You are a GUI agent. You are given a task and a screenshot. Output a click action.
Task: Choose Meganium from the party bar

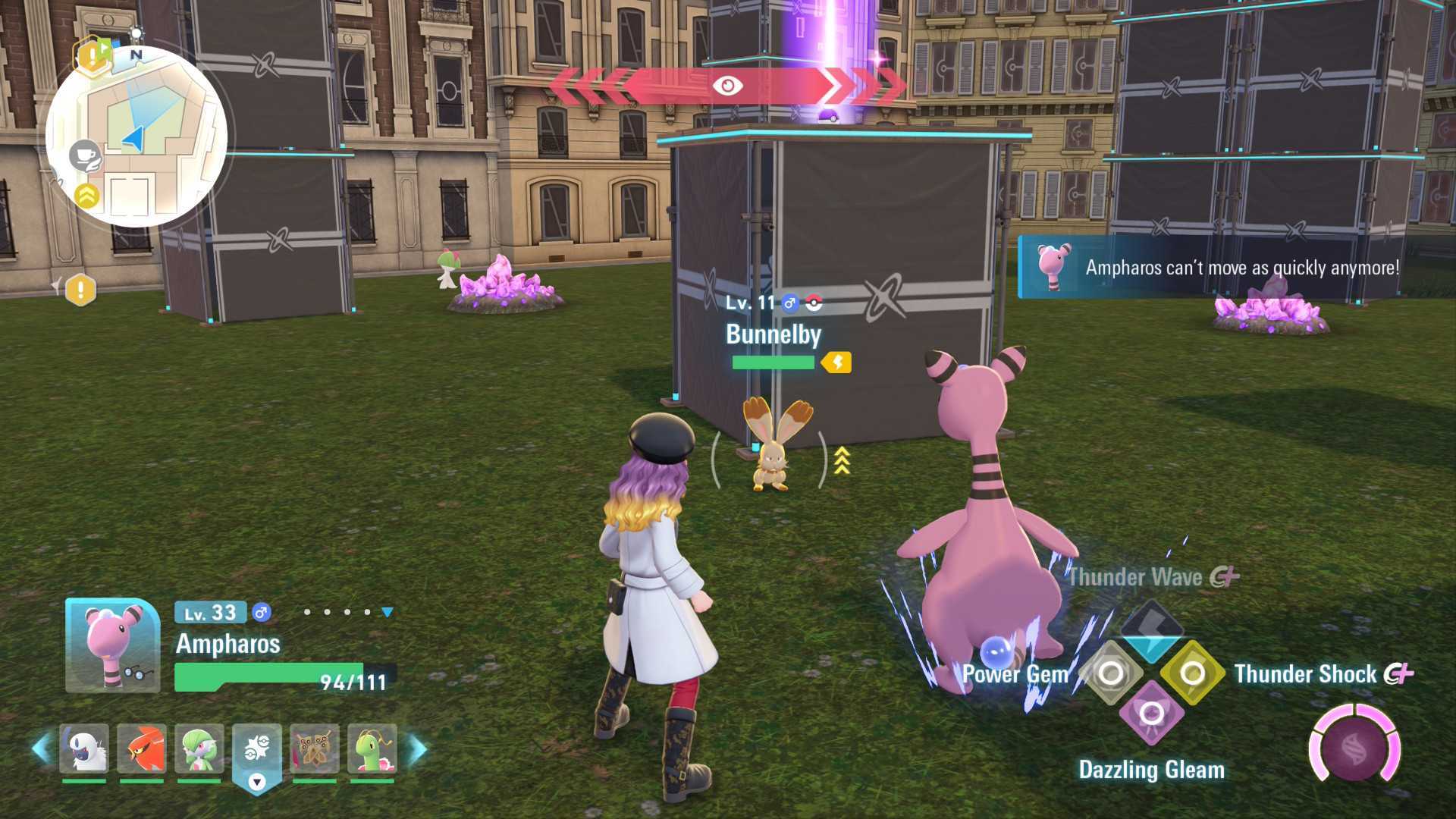click(372, 748)
